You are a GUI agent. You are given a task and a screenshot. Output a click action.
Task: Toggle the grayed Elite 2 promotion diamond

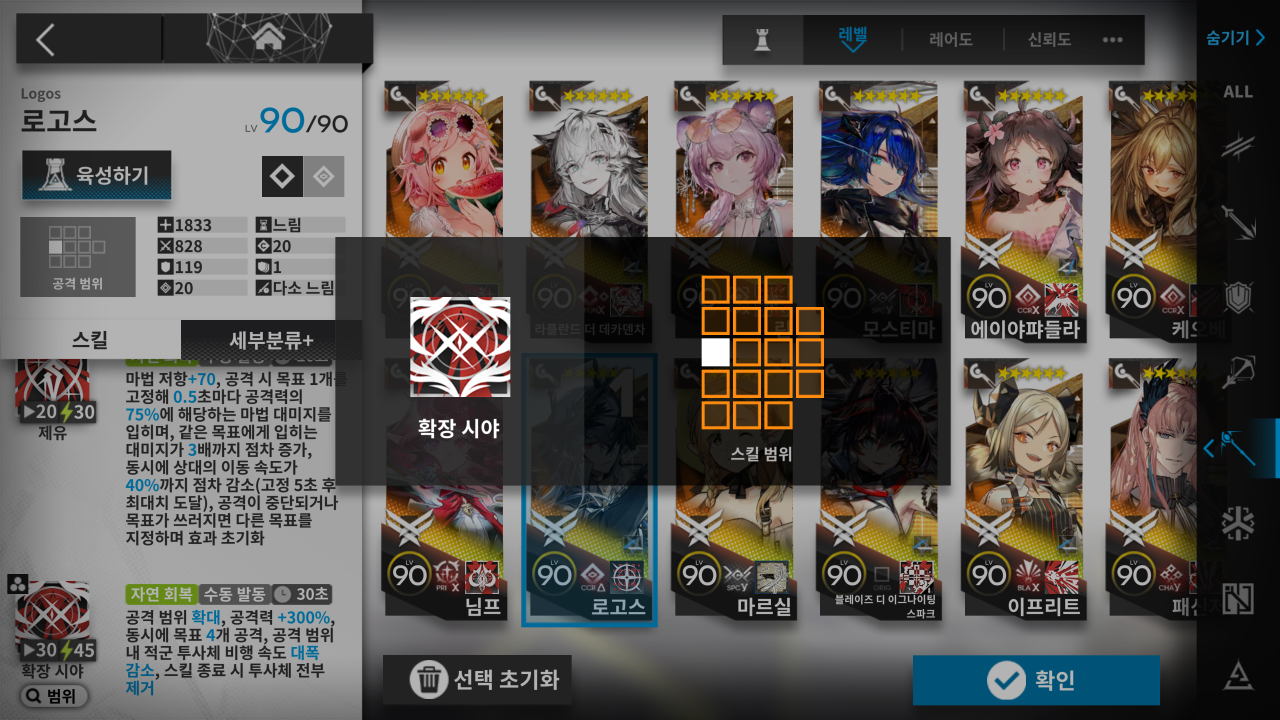(322, 176)
